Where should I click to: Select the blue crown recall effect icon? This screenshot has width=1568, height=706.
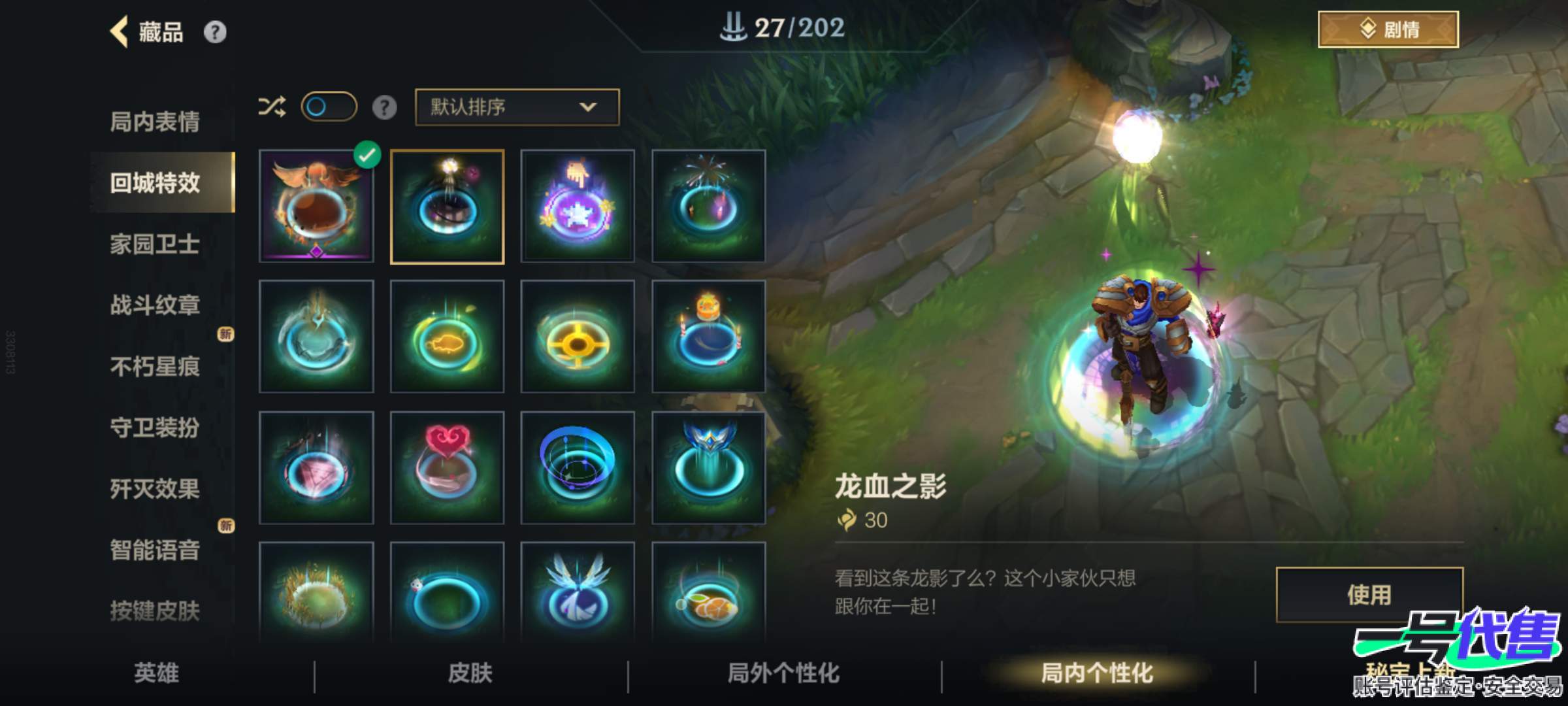point(708,467)
